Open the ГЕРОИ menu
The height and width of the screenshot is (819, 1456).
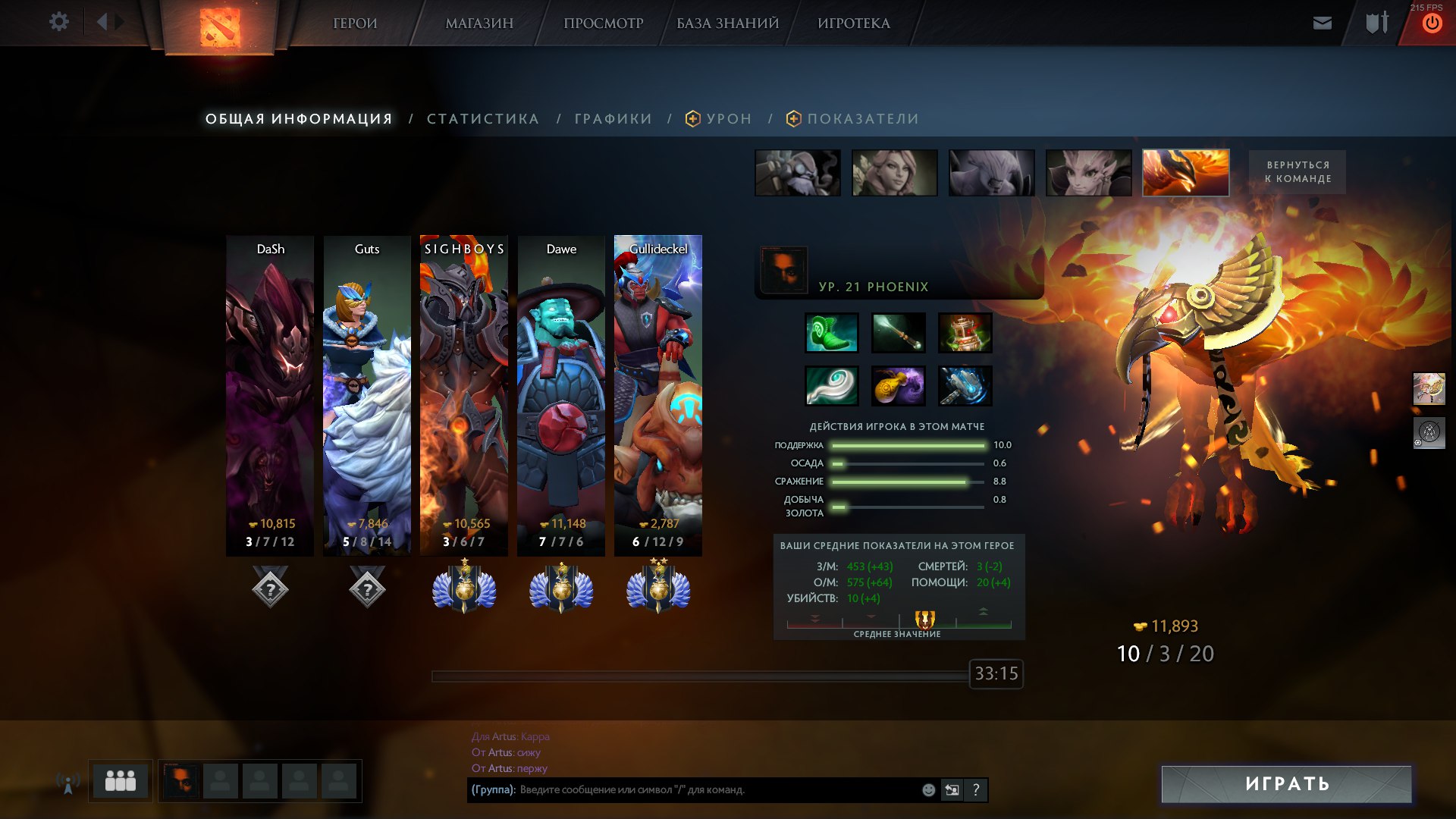[355, 24]
